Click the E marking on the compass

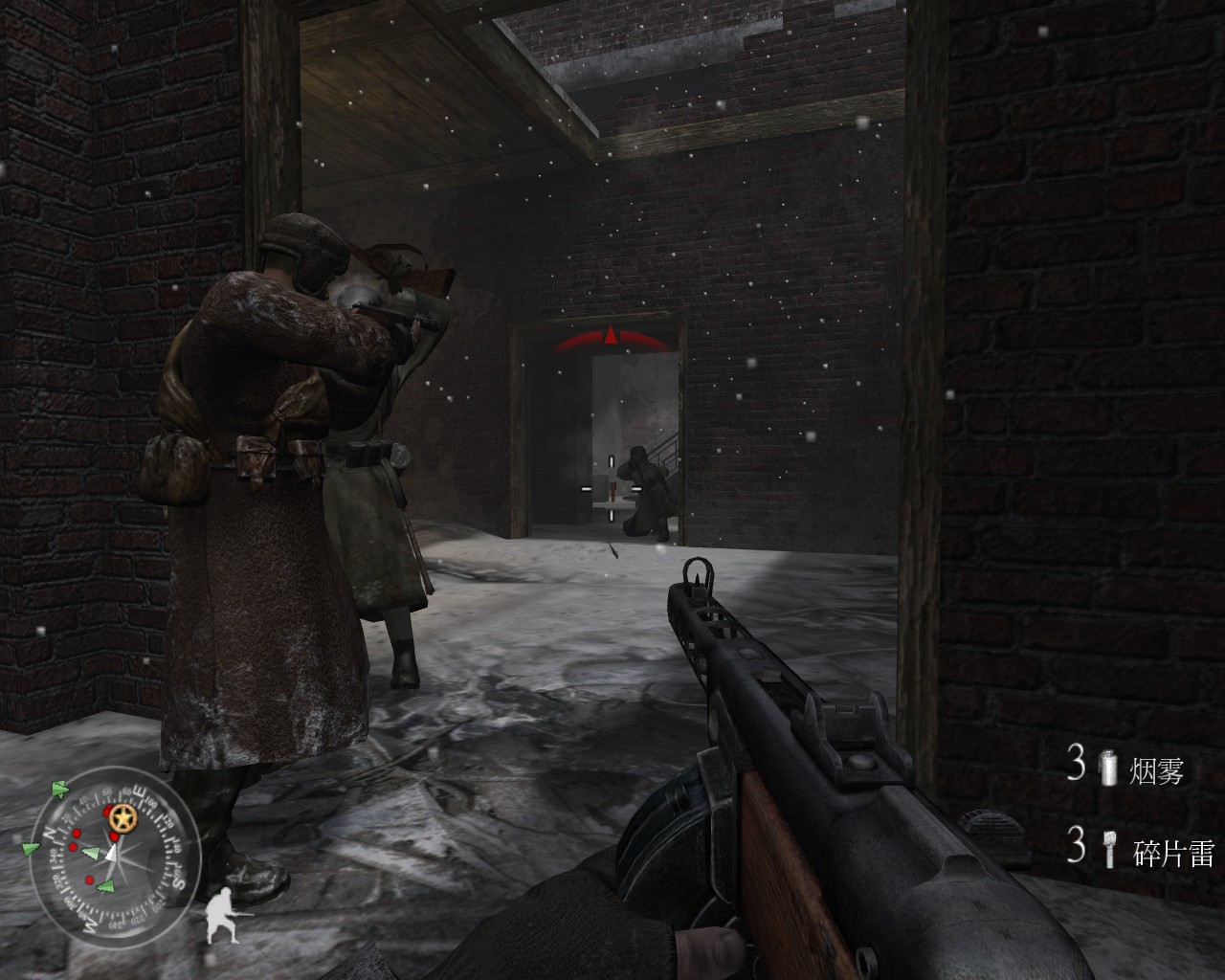pos(139,791)
